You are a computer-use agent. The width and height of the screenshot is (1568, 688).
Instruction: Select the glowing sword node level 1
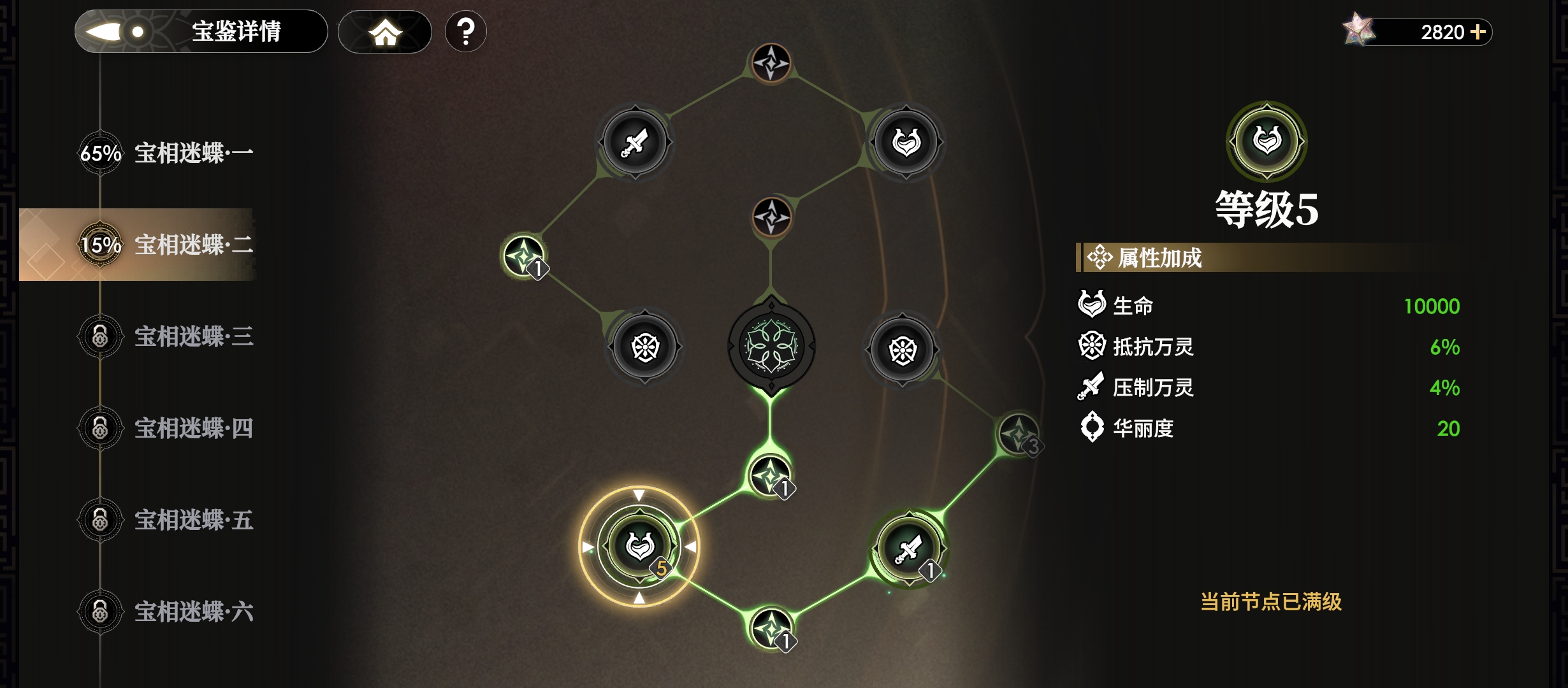click(x=908, y=548)
